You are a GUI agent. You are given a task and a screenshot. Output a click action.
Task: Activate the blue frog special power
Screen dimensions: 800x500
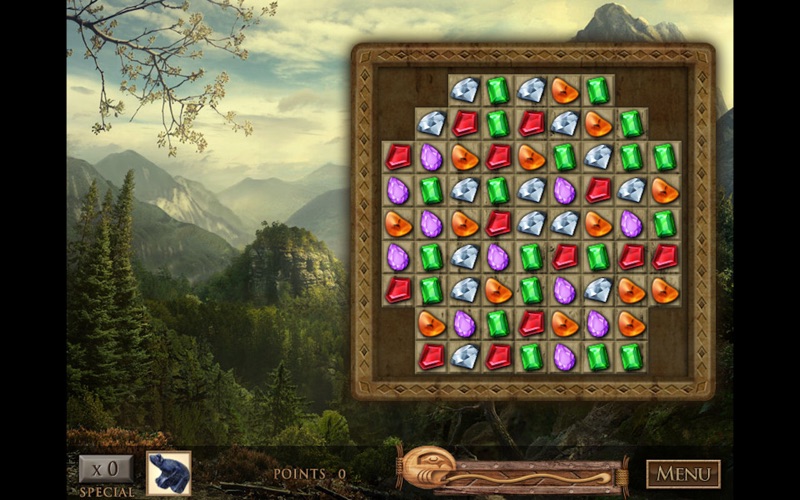[168, 473]
